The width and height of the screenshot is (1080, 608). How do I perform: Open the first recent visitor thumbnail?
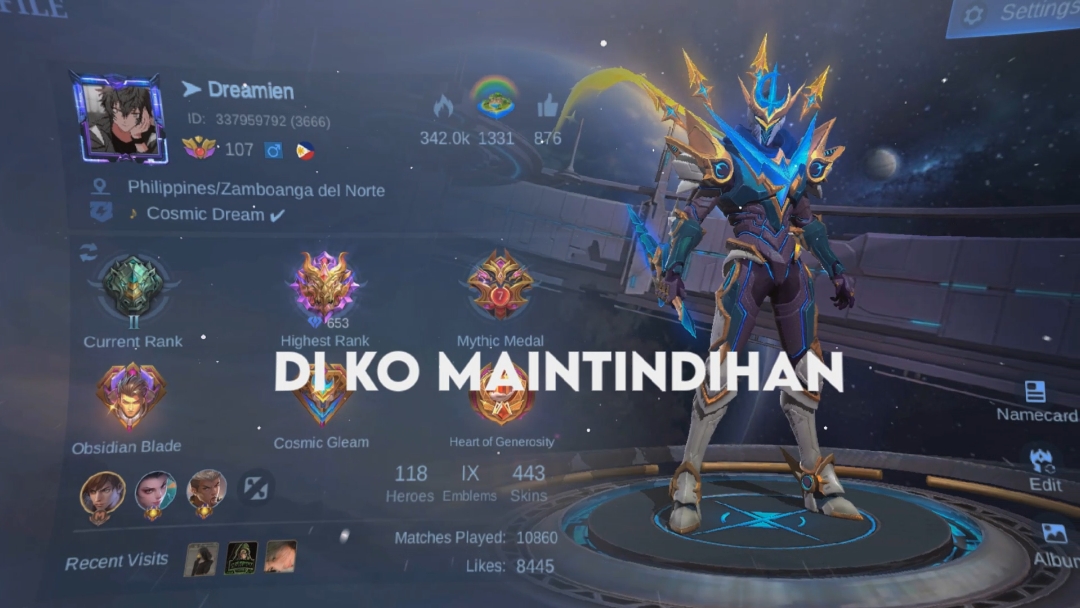point(201,558)
